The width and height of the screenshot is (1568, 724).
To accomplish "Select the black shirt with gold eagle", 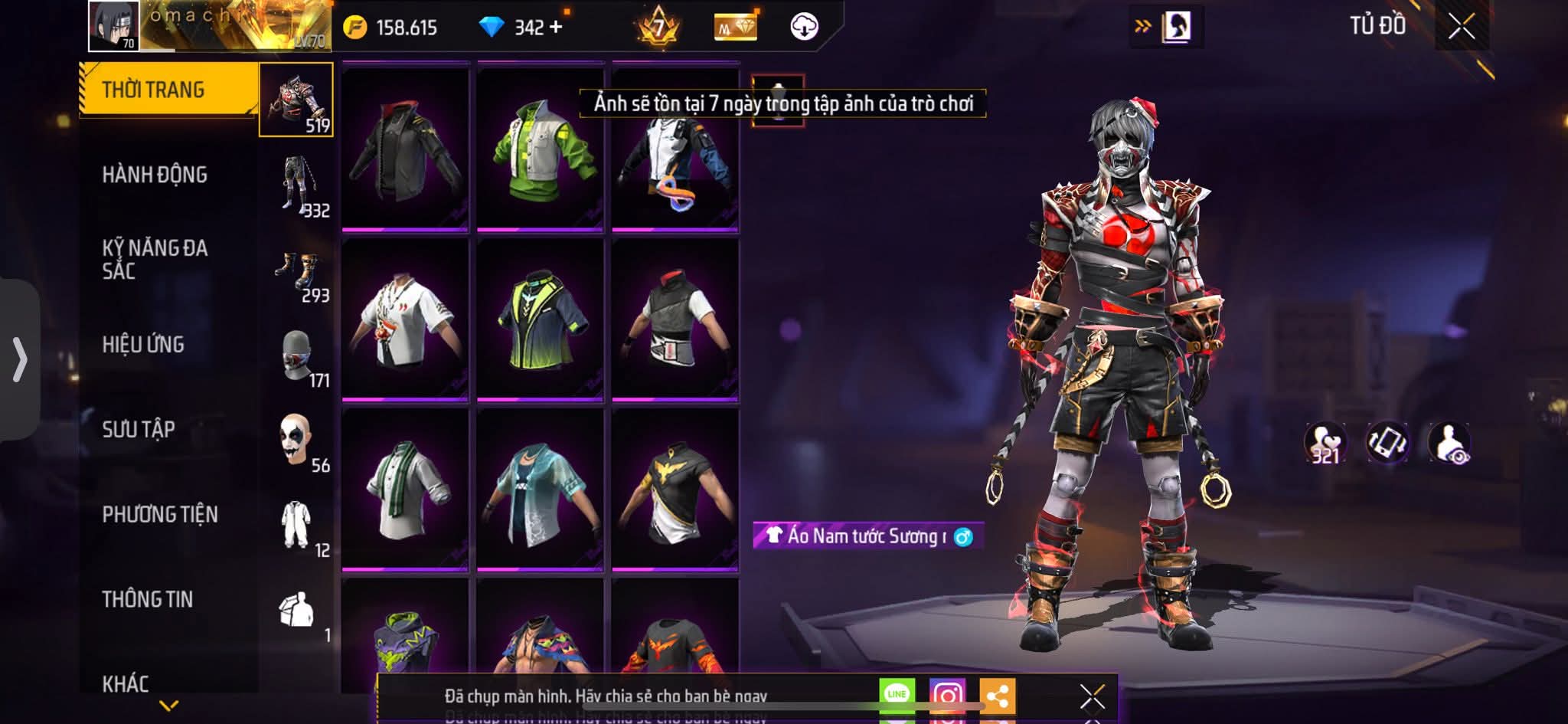I will point(675,489).
